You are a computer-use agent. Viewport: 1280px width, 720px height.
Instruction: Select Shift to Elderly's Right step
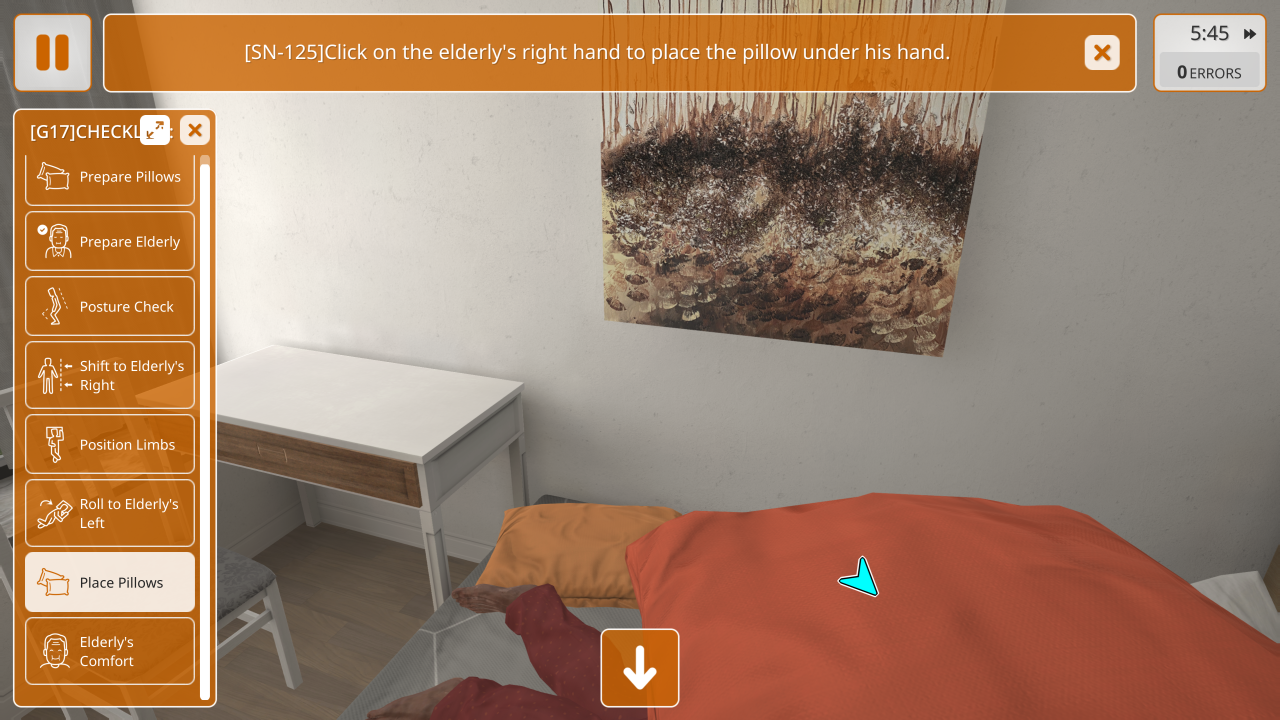pyautogui.click(x=110, y=375)
